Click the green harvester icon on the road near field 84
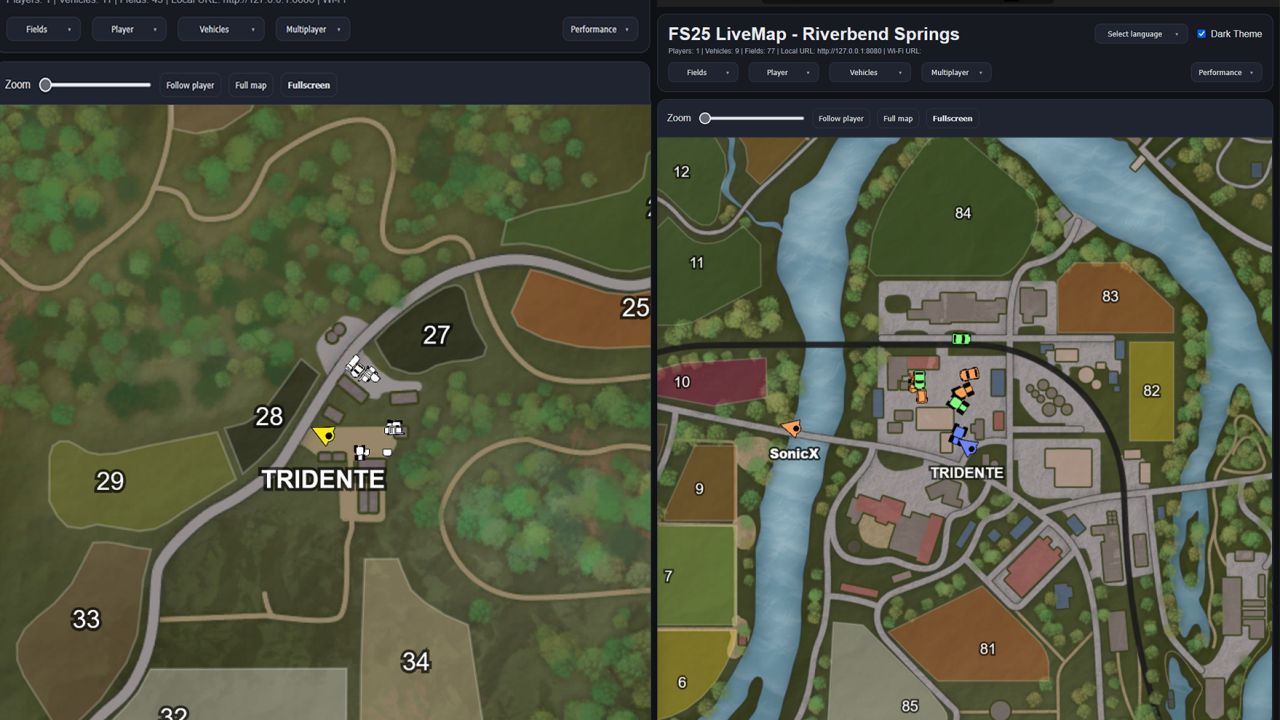The height and width of the screenshot is (720, 1280). 960,338
